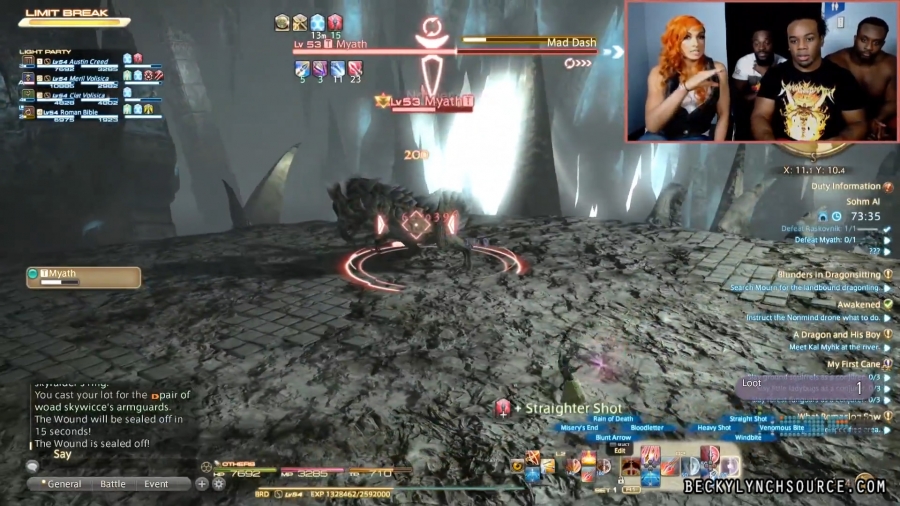The image size is (900, 506).
Task: Open A Dragon and His Boy quest
Action: pos(837,335)
